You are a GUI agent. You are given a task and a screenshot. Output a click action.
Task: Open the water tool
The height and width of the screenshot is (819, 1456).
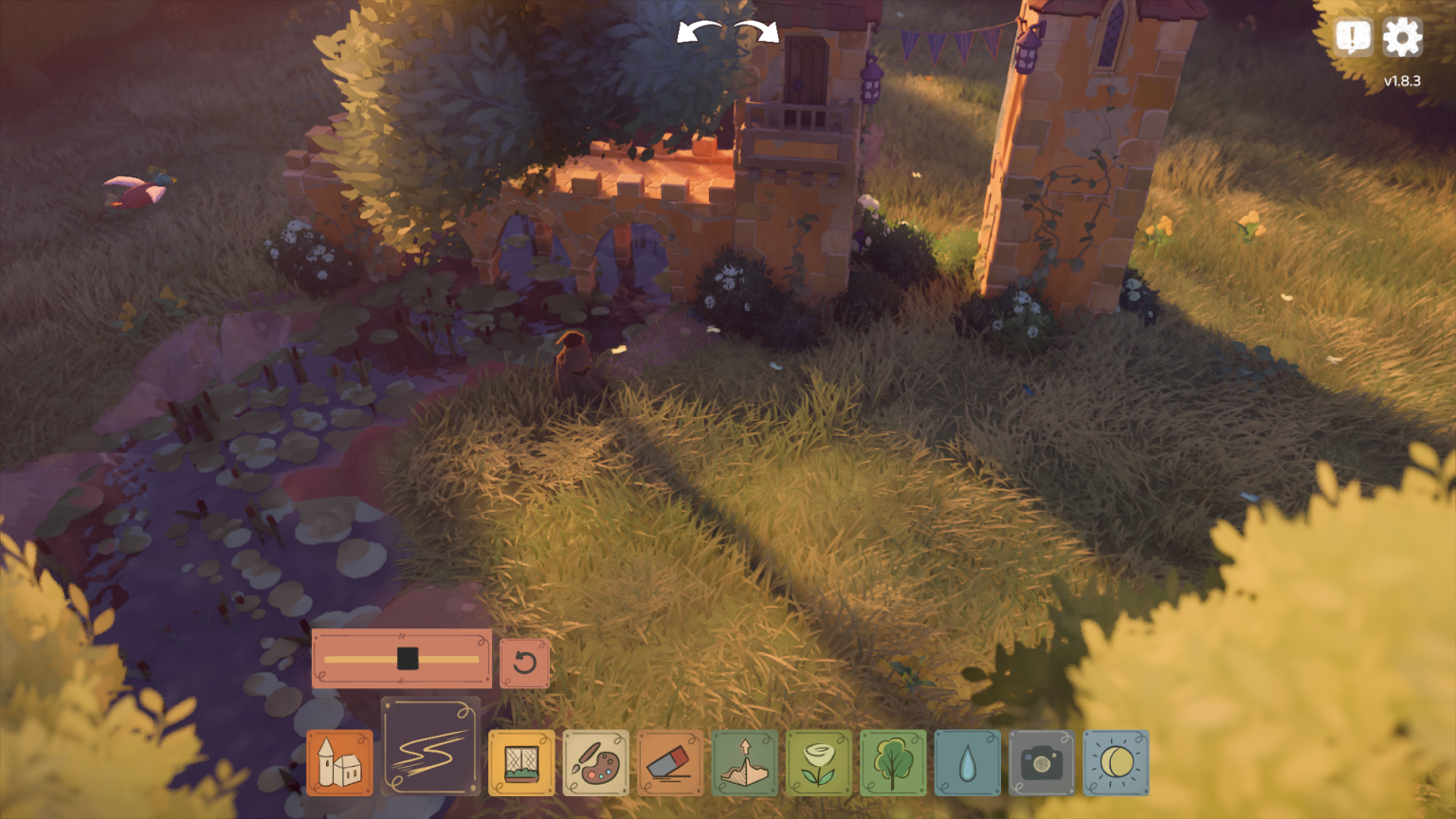pos(967,763)
